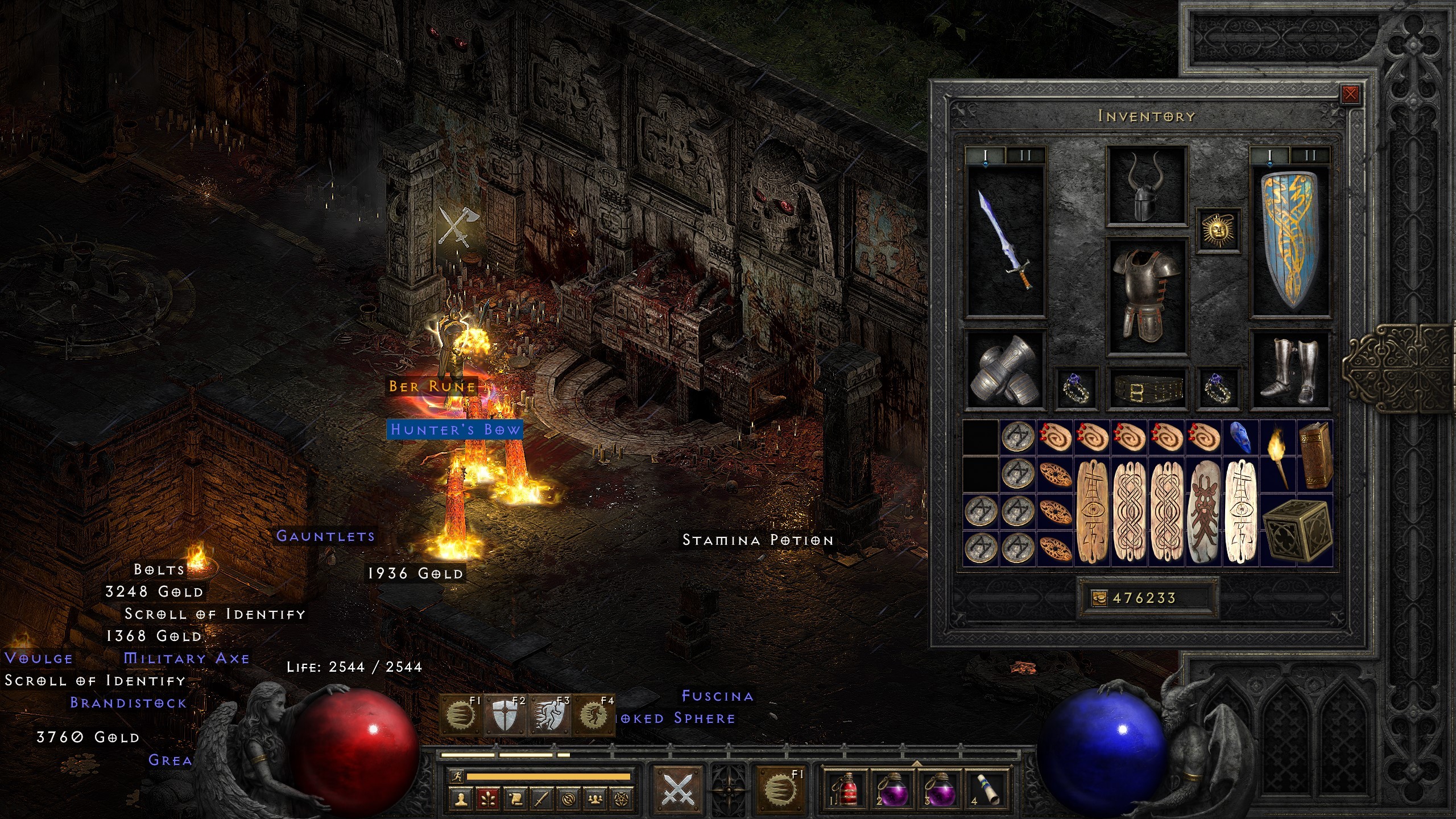The height and width of the screenshot is (819, 1456).
Task: Select the blue kite shield slot
Action: pyautogui.click(x=1290, y=240)
